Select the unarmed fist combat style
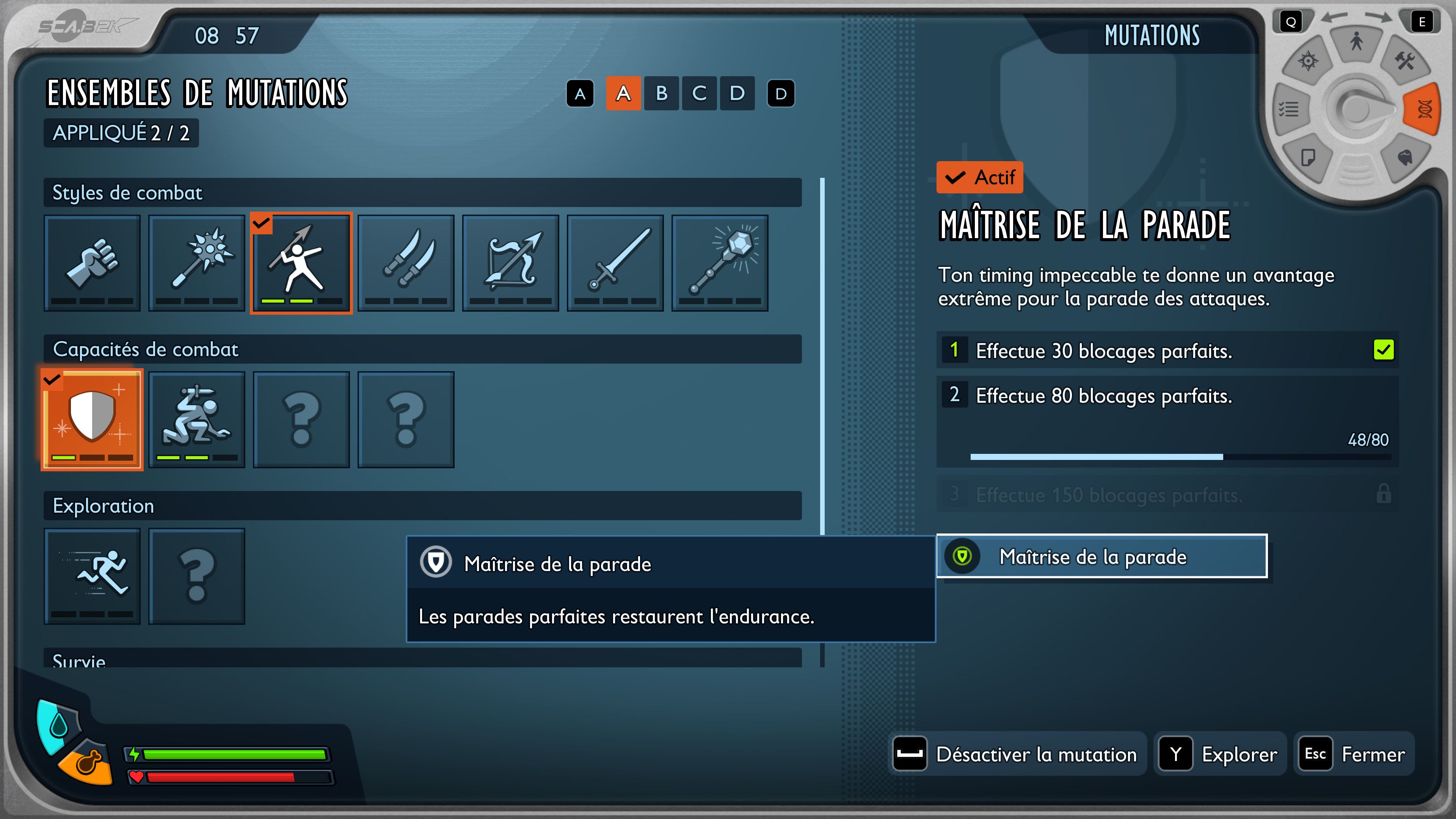The image size is (1456, 819). pyautogui.click(x=91, y=265)
